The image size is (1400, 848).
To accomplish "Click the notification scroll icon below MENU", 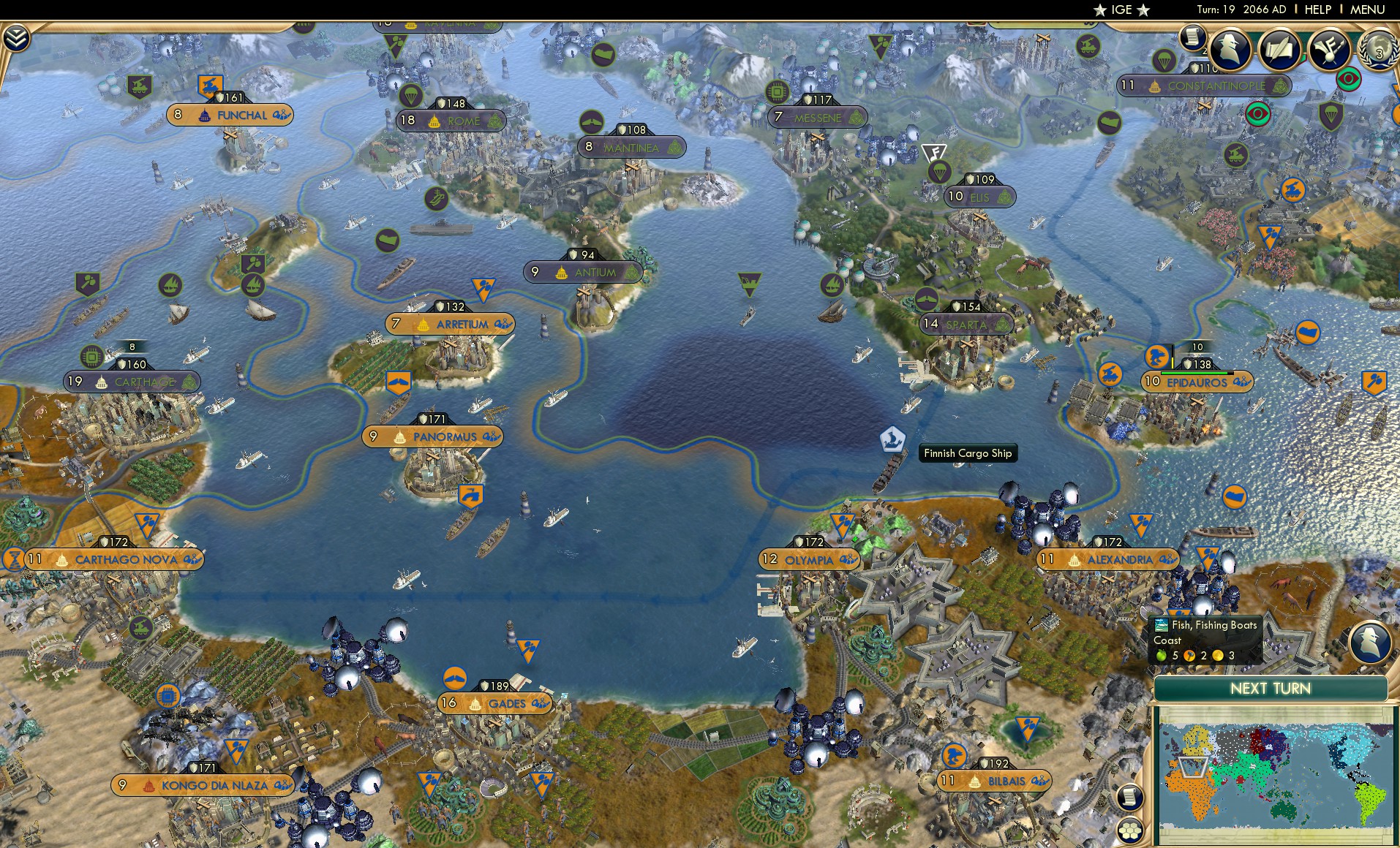I will click(x=1194, y=36).
